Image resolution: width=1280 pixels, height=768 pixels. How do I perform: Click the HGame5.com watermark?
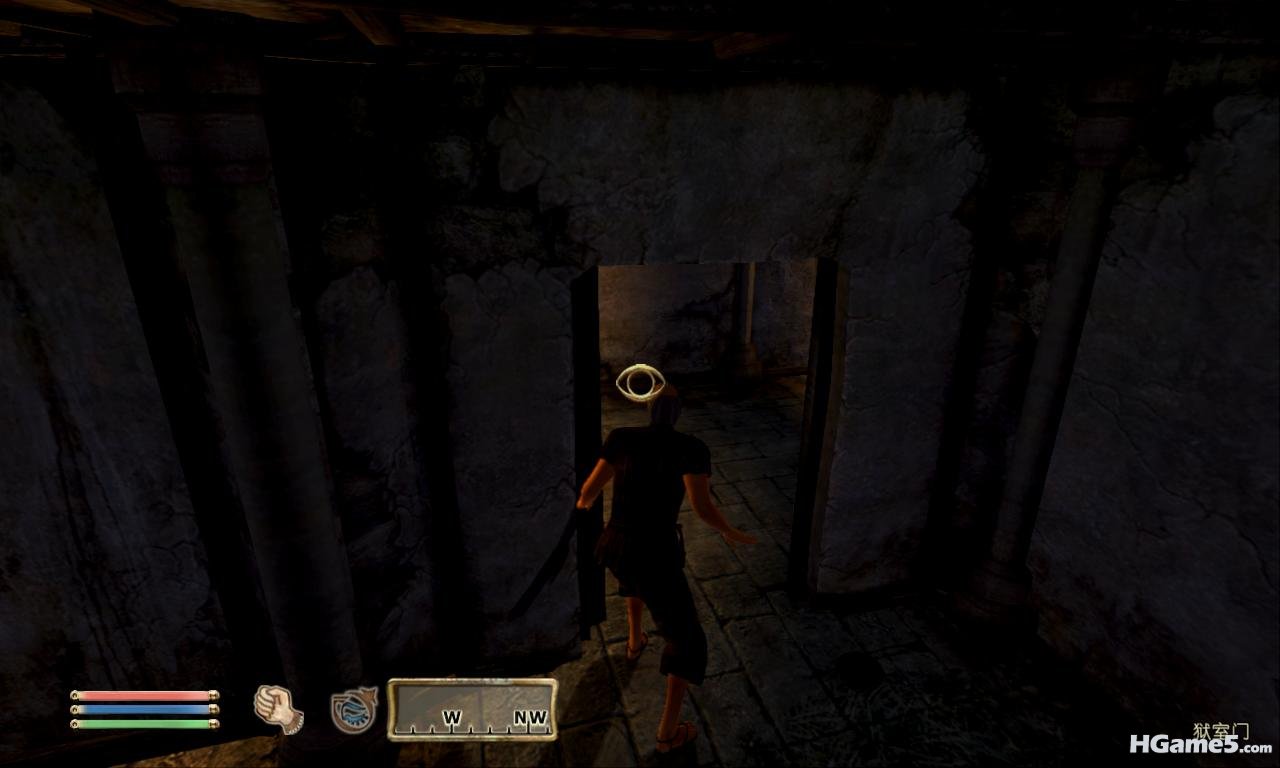(1200, 744)
